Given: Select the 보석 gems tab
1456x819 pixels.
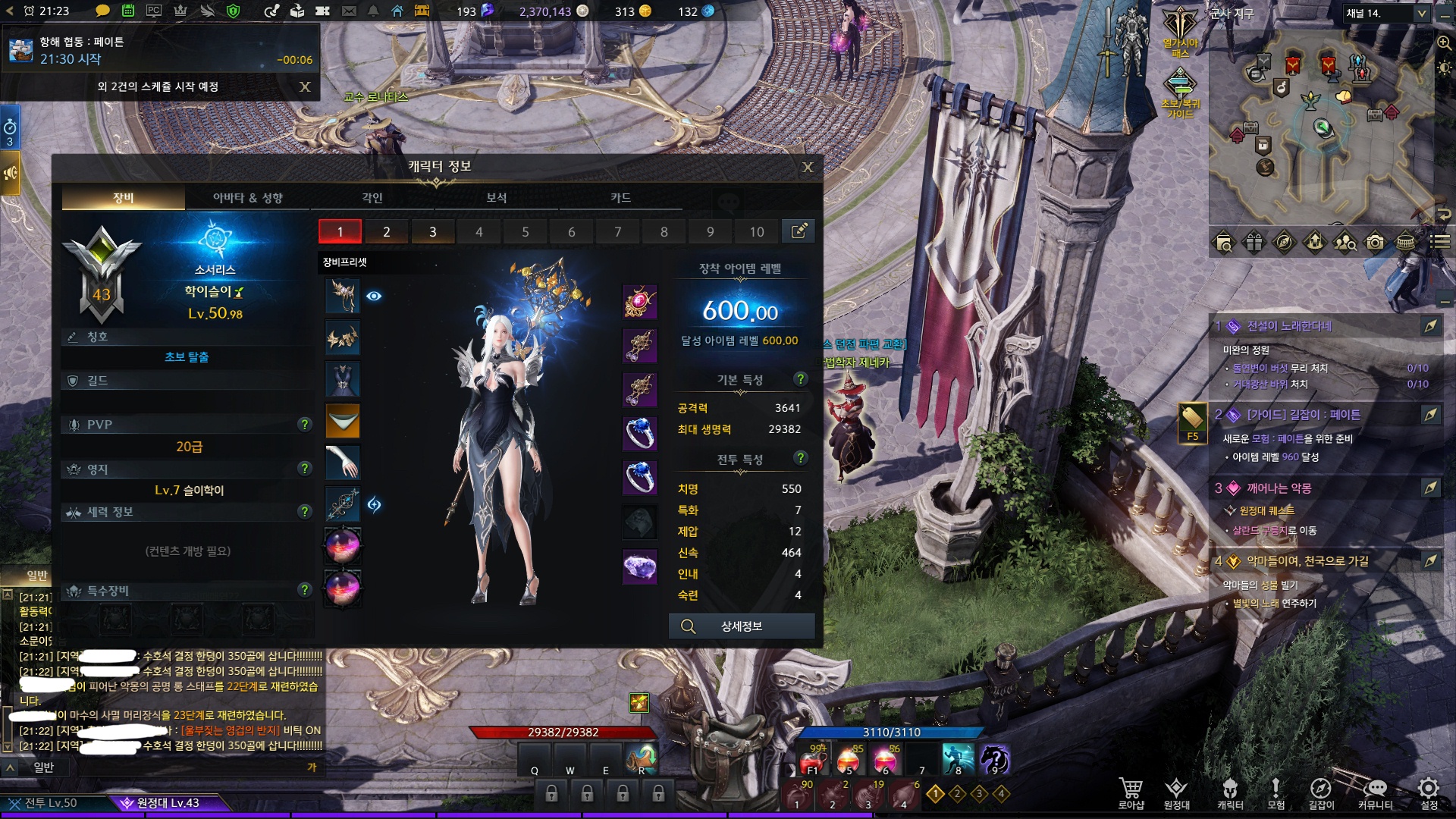Looking at the screenshot, I should 496,198.
